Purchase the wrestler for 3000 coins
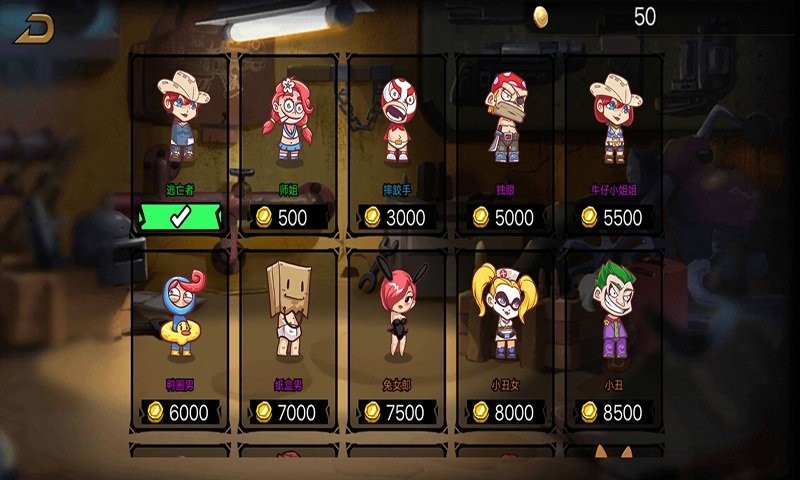Screen dimensions: 800x480 [x=397, y=217]
